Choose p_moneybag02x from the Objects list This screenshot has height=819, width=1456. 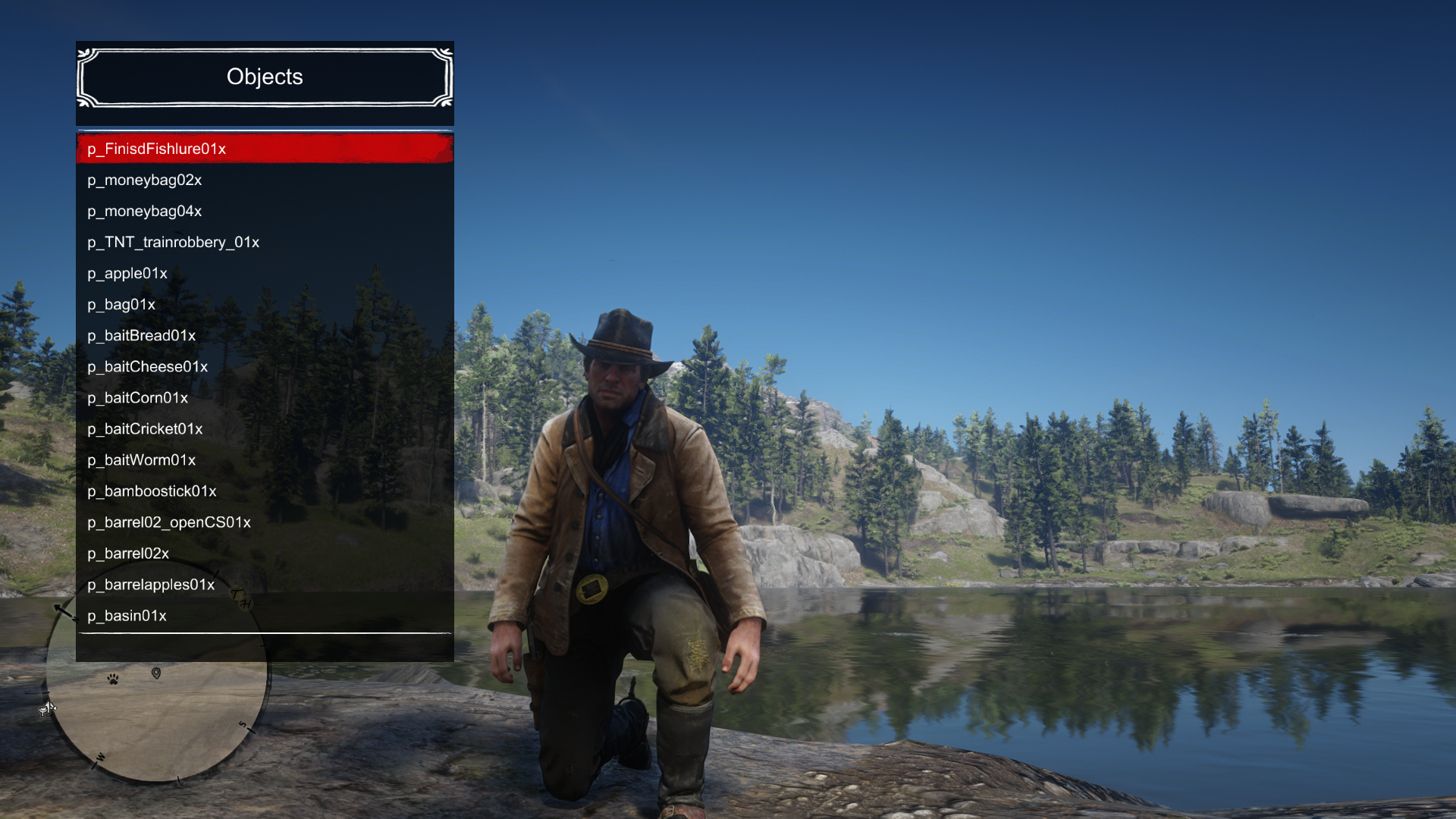(x=265, y=180)
